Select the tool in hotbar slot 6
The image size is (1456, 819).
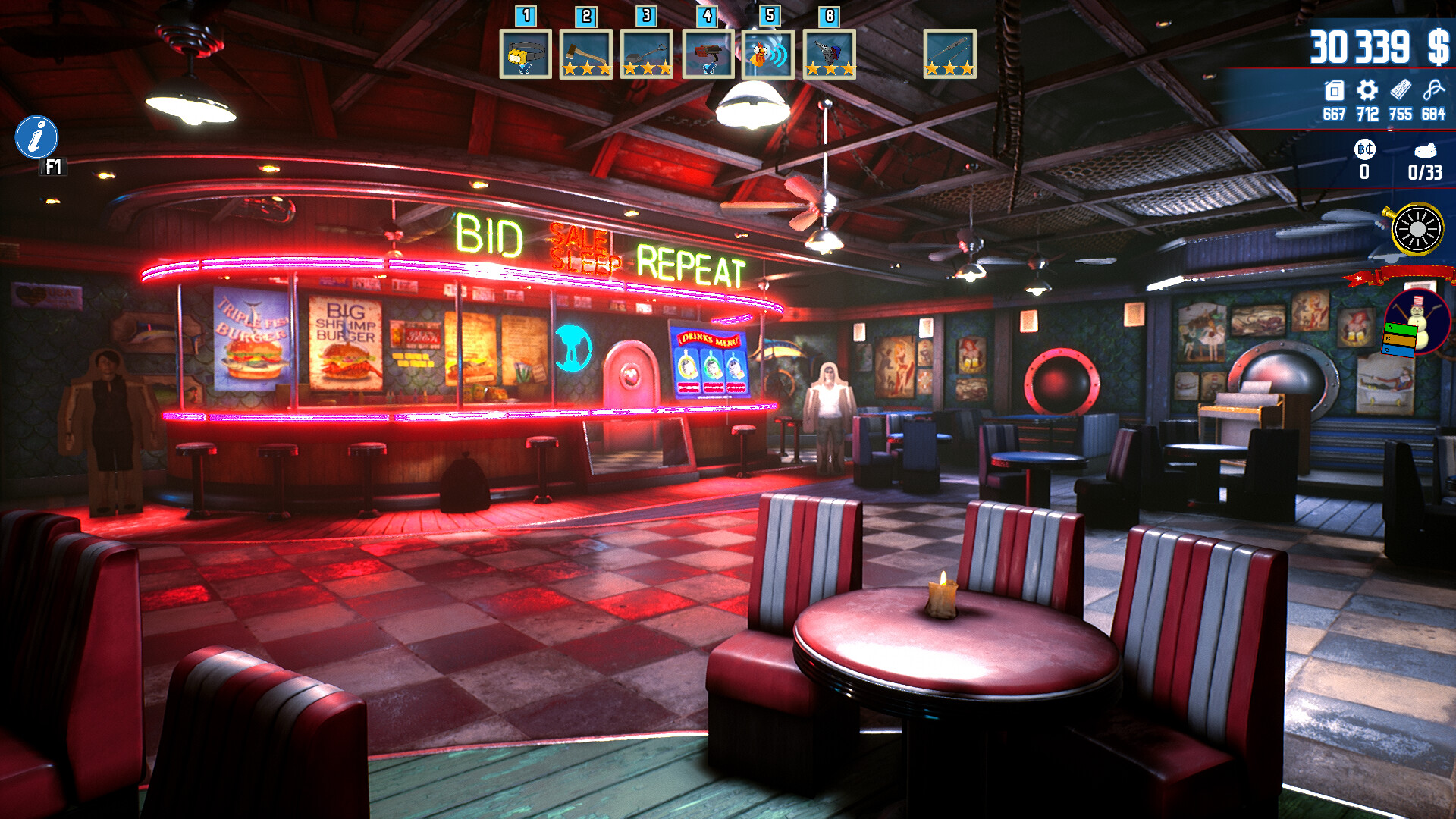pyautogui.click(x=829, y=55)
